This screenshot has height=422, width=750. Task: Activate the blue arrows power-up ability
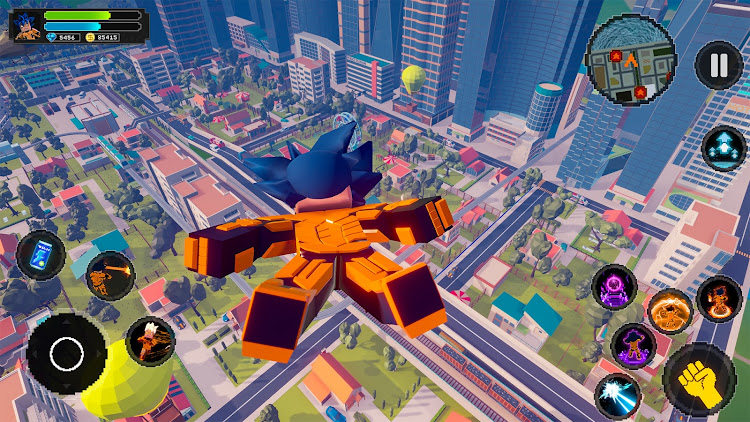tap(723, 149)
